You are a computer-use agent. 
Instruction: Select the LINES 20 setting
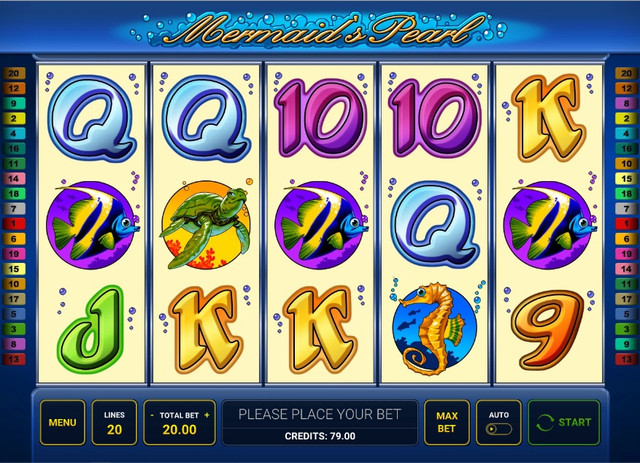click(114, 422)
